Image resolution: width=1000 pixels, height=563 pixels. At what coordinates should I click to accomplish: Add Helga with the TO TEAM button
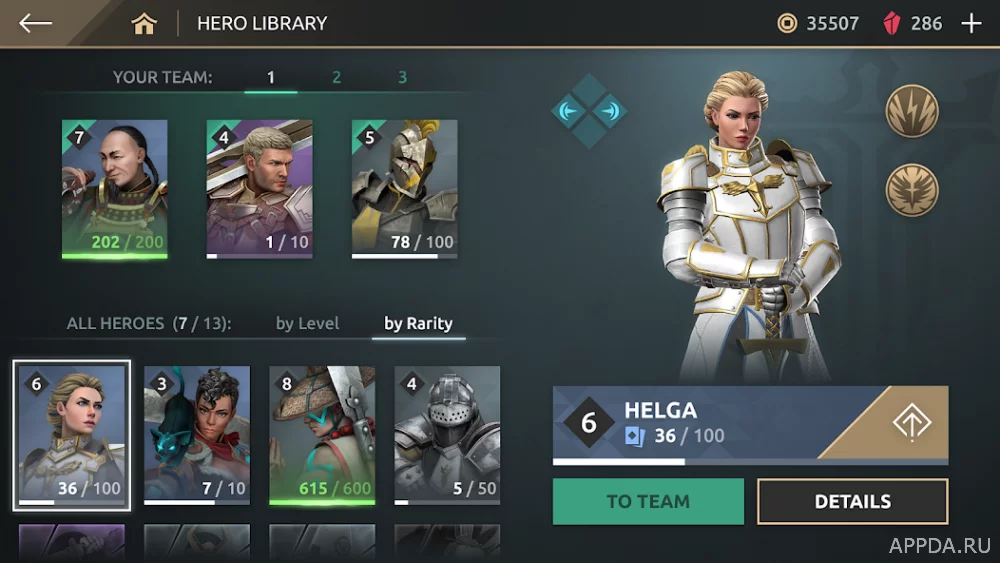[648, 501]
